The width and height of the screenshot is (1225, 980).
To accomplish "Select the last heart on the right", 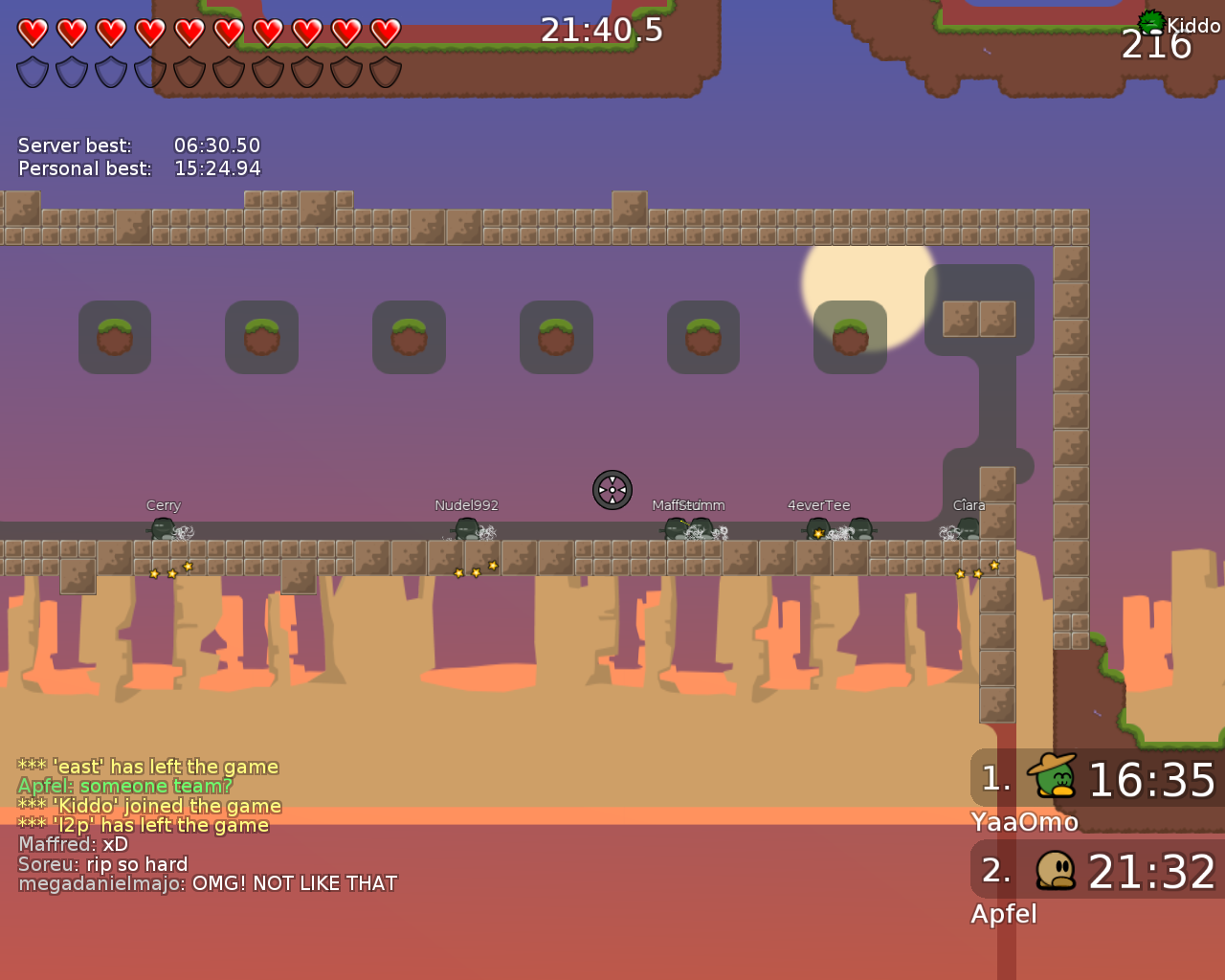I will point(385,31).
